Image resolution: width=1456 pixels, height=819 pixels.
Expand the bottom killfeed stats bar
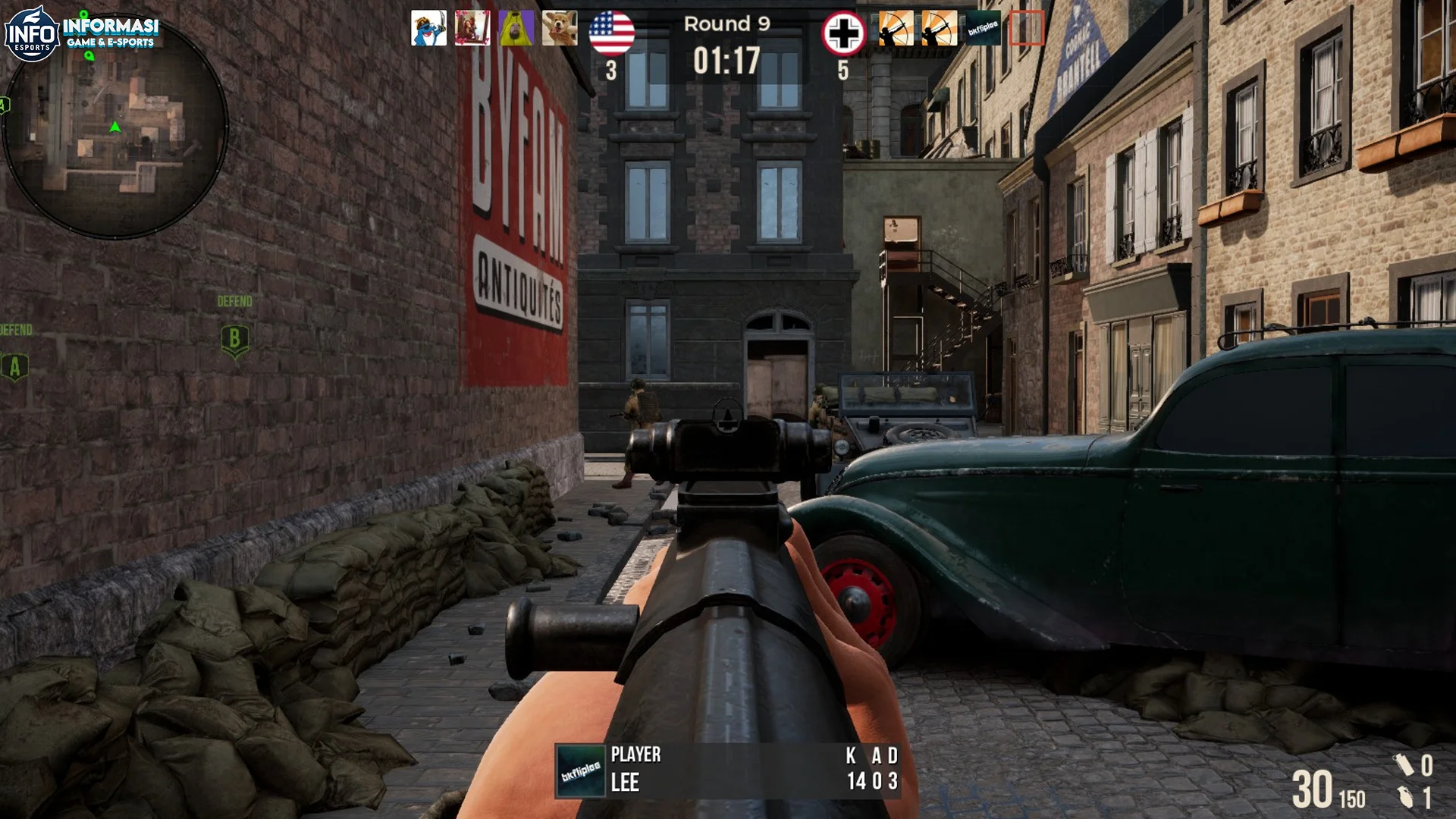(728, 769)
